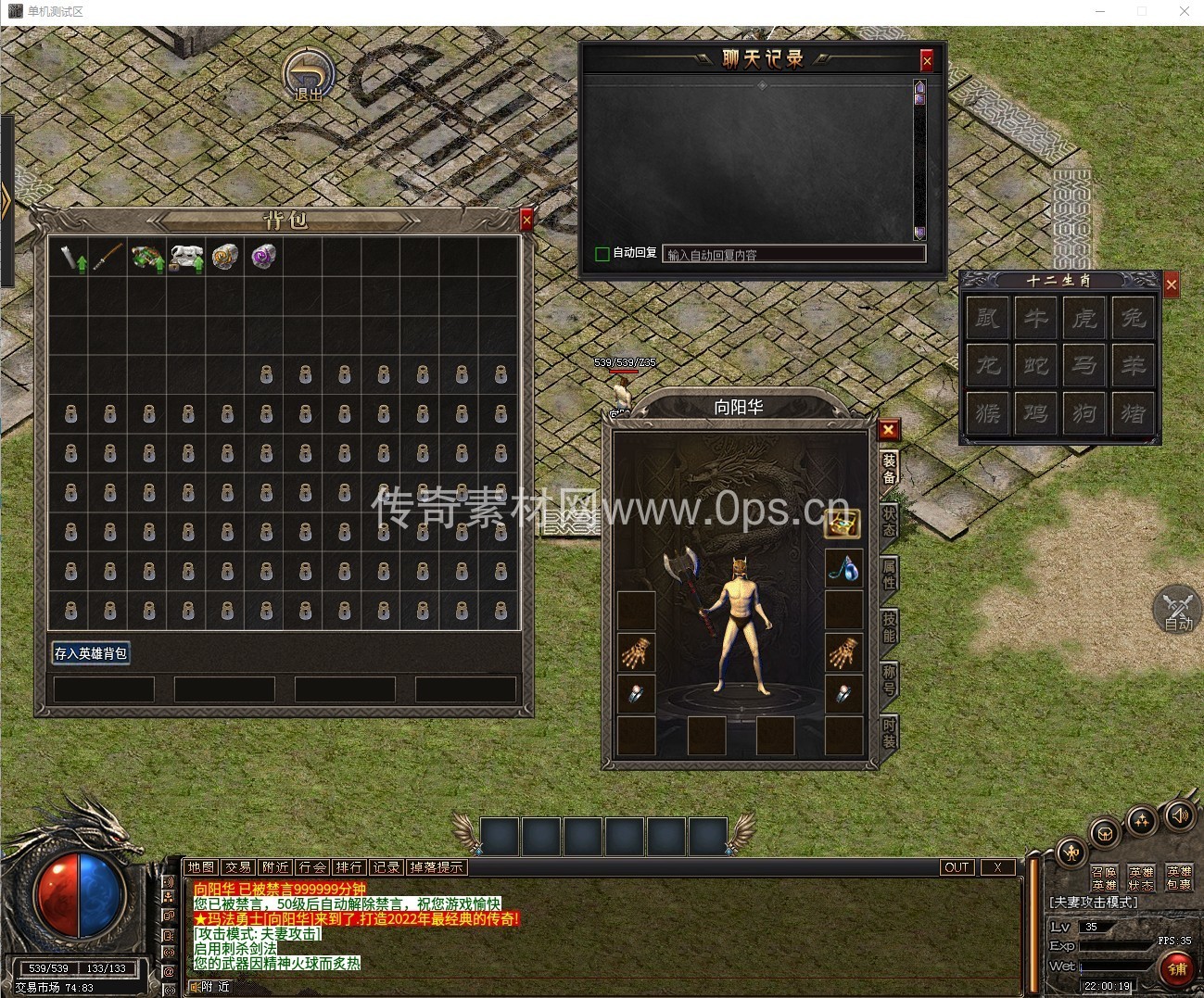Image resolution: width=1204 pixels, height=998 pixels.
Task: Close the 向阳华 character panel
Action: (x=888, y=429)
